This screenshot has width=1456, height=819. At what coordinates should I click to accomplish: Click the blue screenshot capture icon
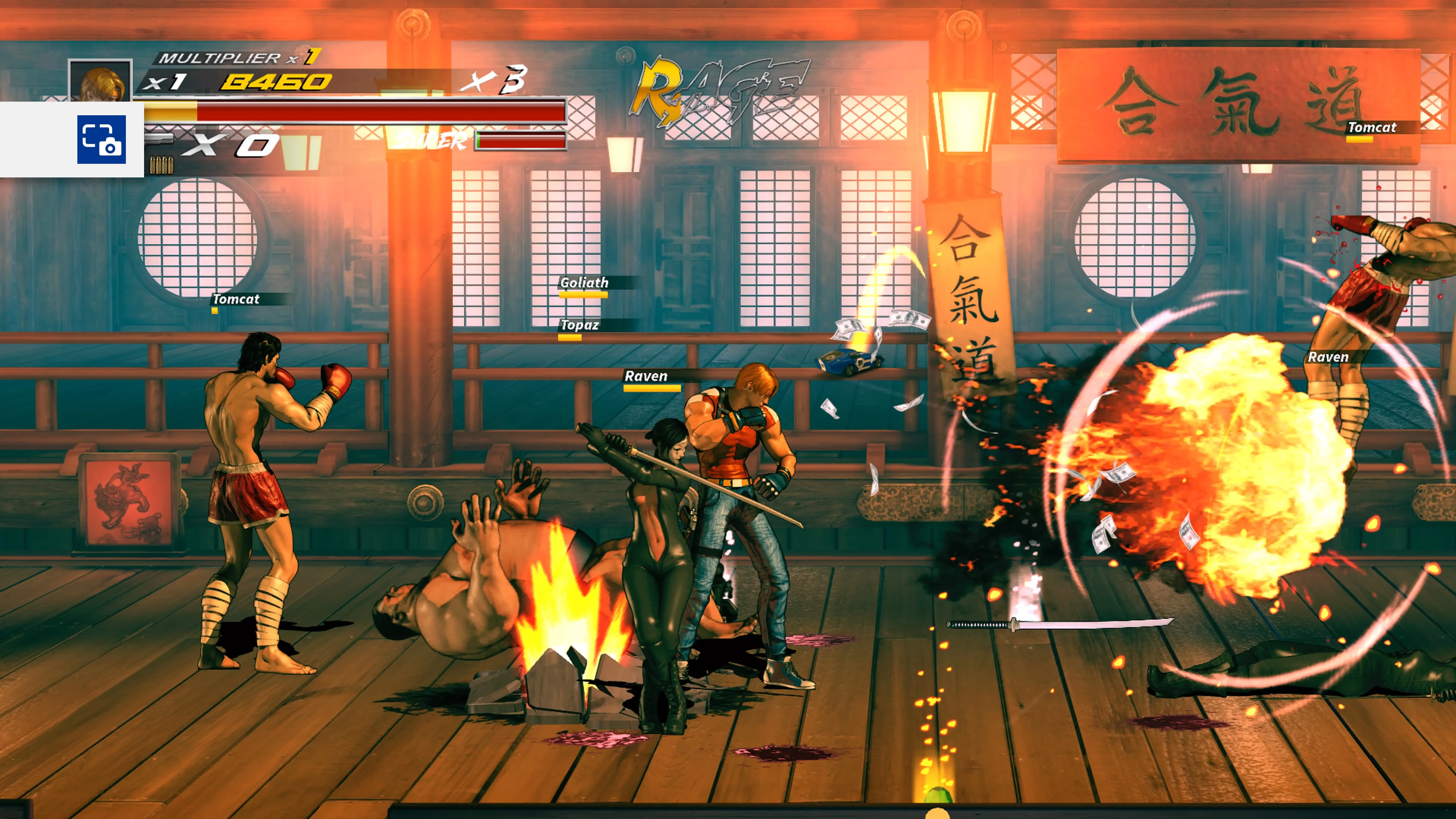click(x=101, y=139)
